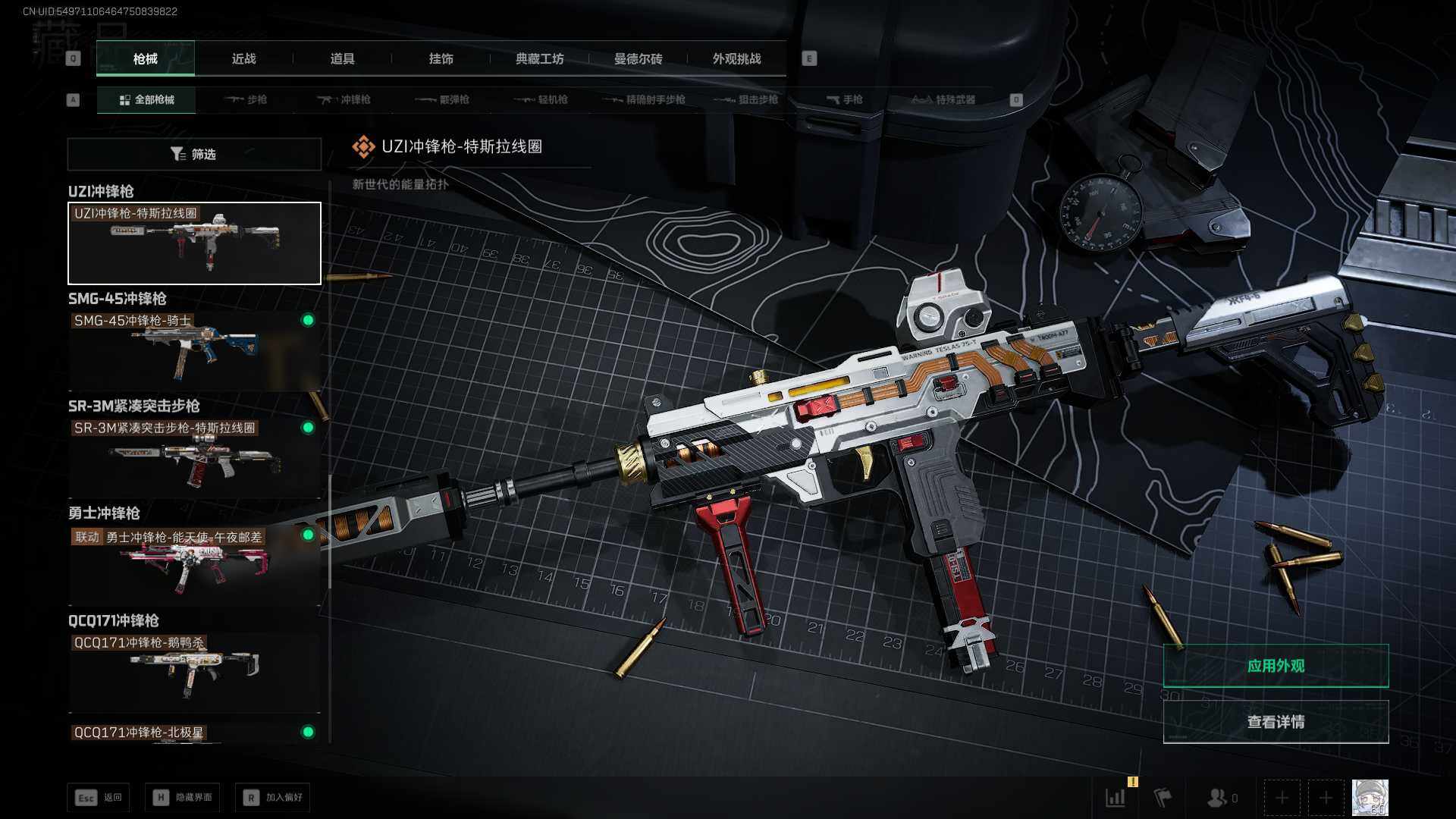Show only 冲锋枪 submachine guns
This screenshot has height=819, width=1456.
pyautogui.click(x=344, y=99)
